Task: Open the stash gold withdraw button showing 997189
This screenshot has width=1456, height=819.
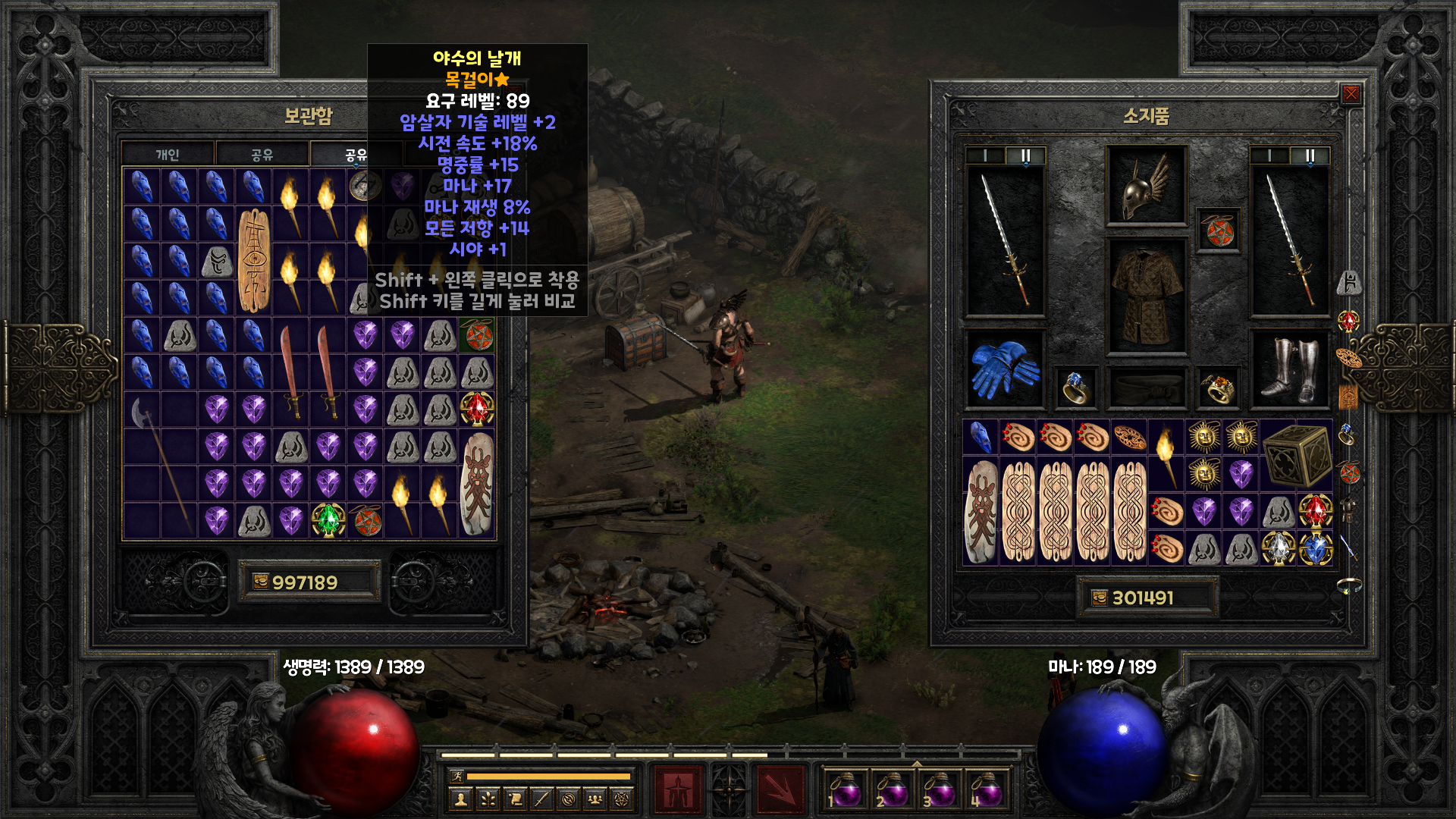Action: pos(260,582)
